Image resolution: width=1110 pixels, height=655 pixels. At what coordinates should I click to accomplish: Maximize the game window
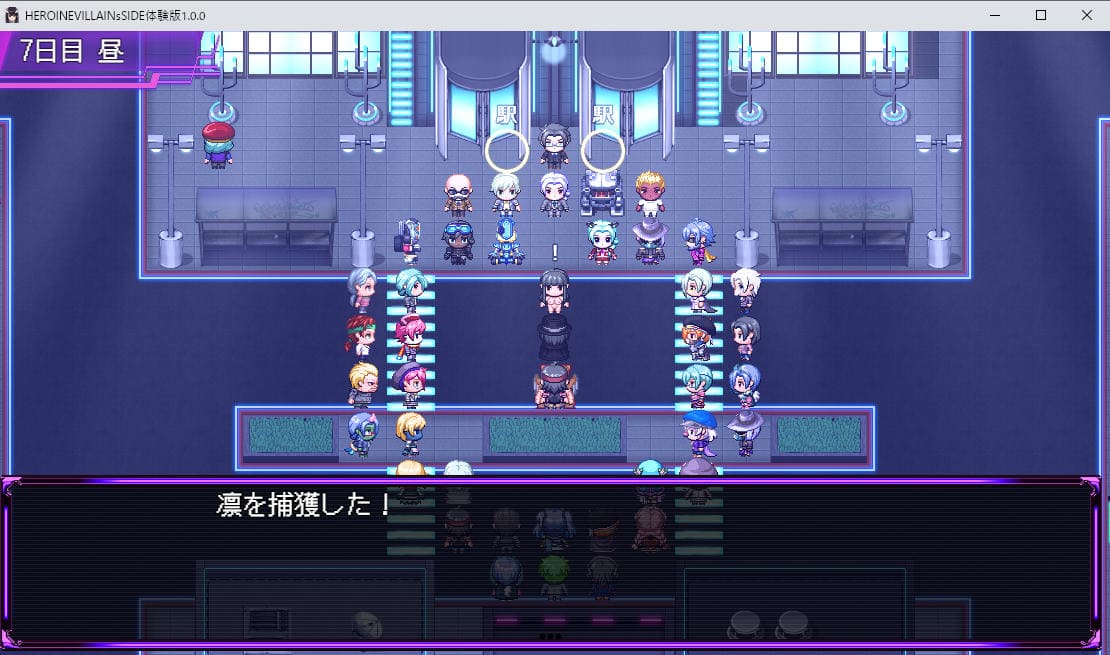(1041, 15)
